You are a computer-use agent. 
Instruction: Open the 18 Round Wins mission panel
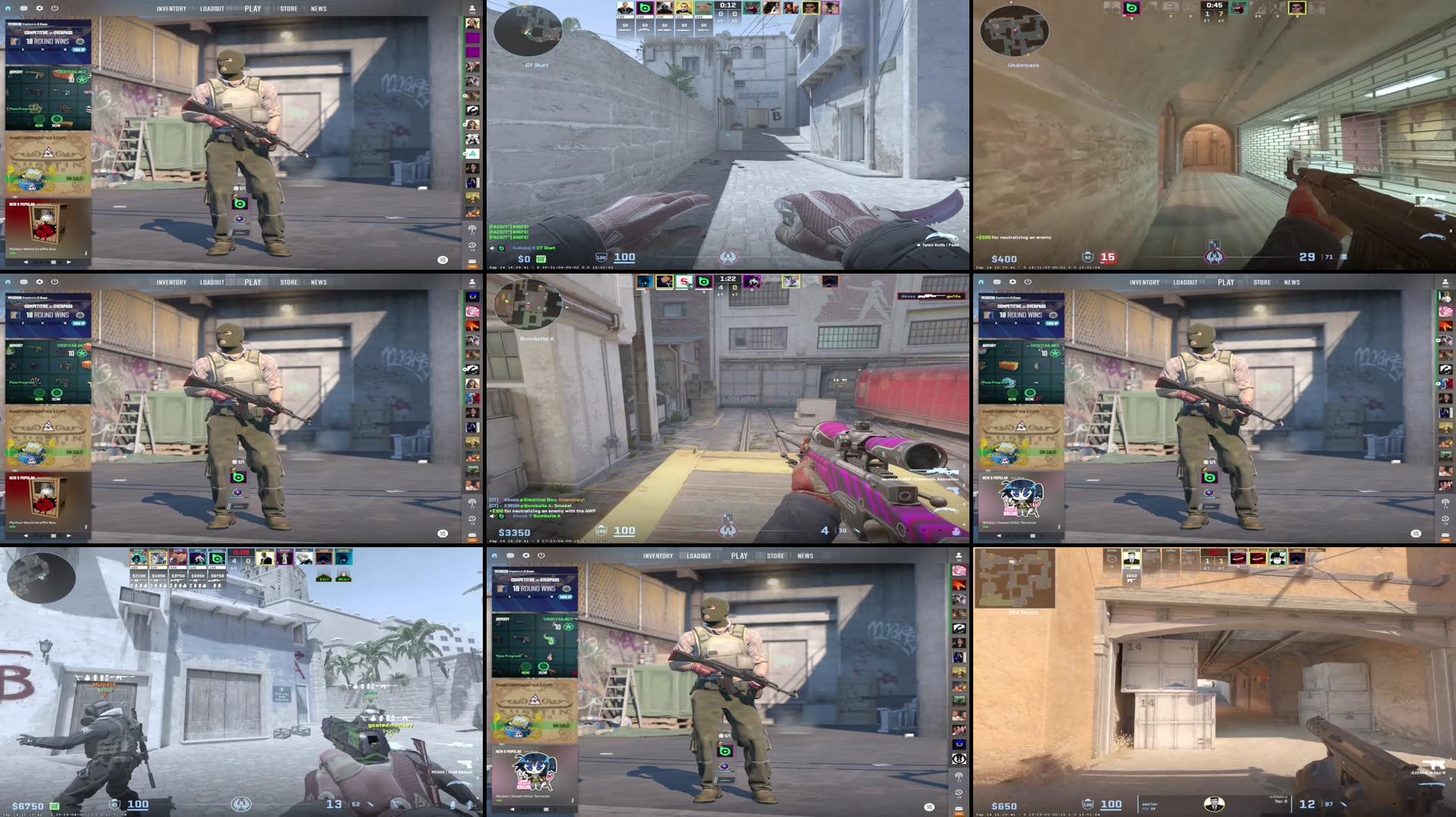click(48, 42)
